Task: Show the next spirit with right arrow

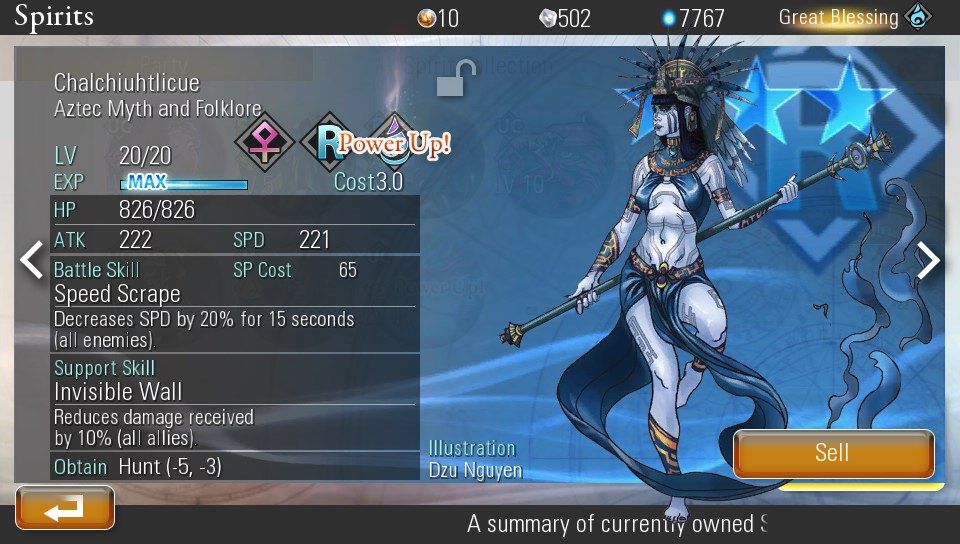Action: click(x=929, y=260)
